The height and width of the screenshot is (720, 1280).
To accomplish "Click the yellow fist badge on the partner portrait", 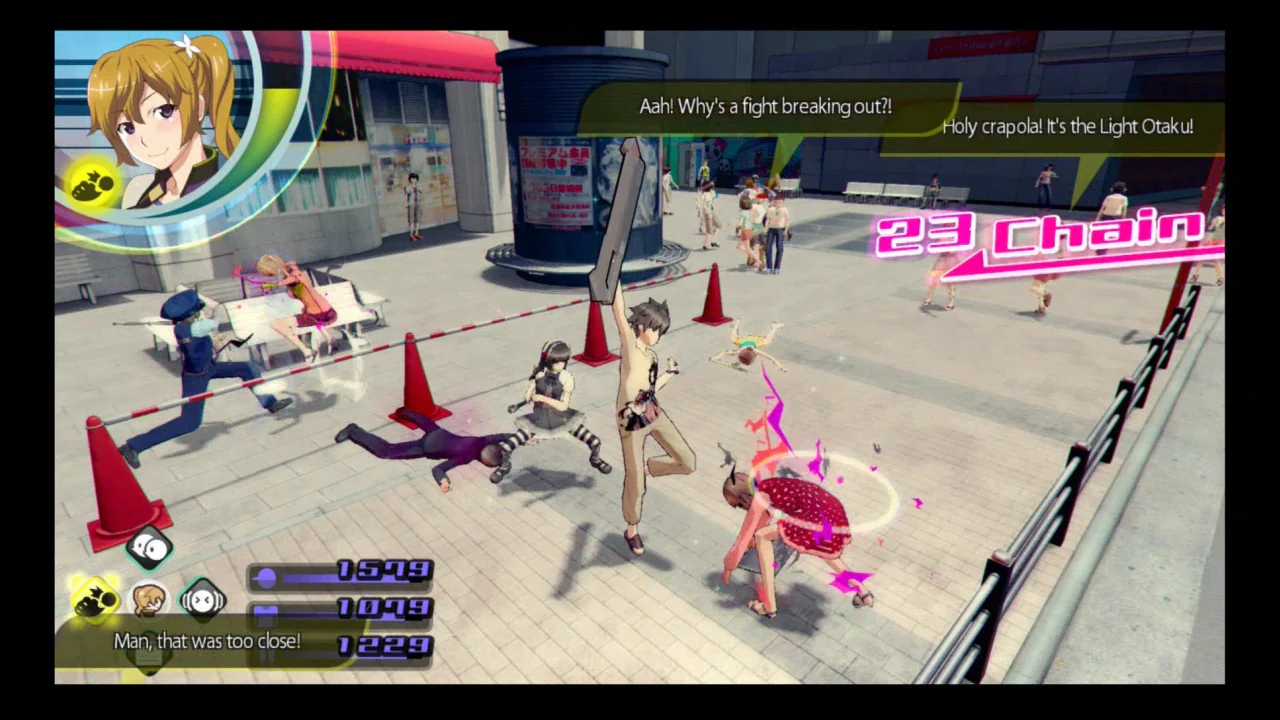I will pyautogui.click(x=93, y=183).
